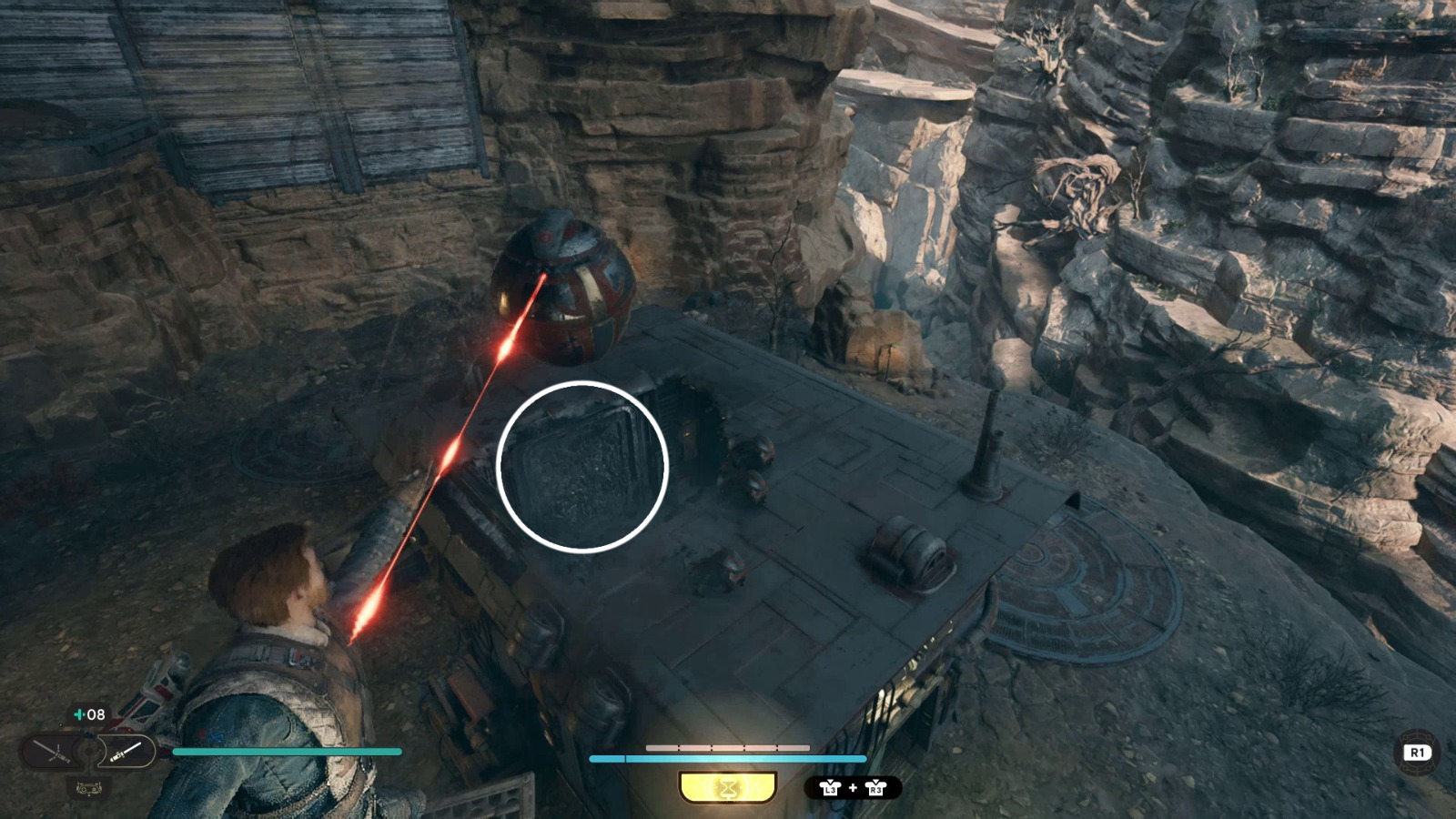Click the R3 stick icon in combo prompt
This screenshot has width=1456, height=819.
coord(876,788)
